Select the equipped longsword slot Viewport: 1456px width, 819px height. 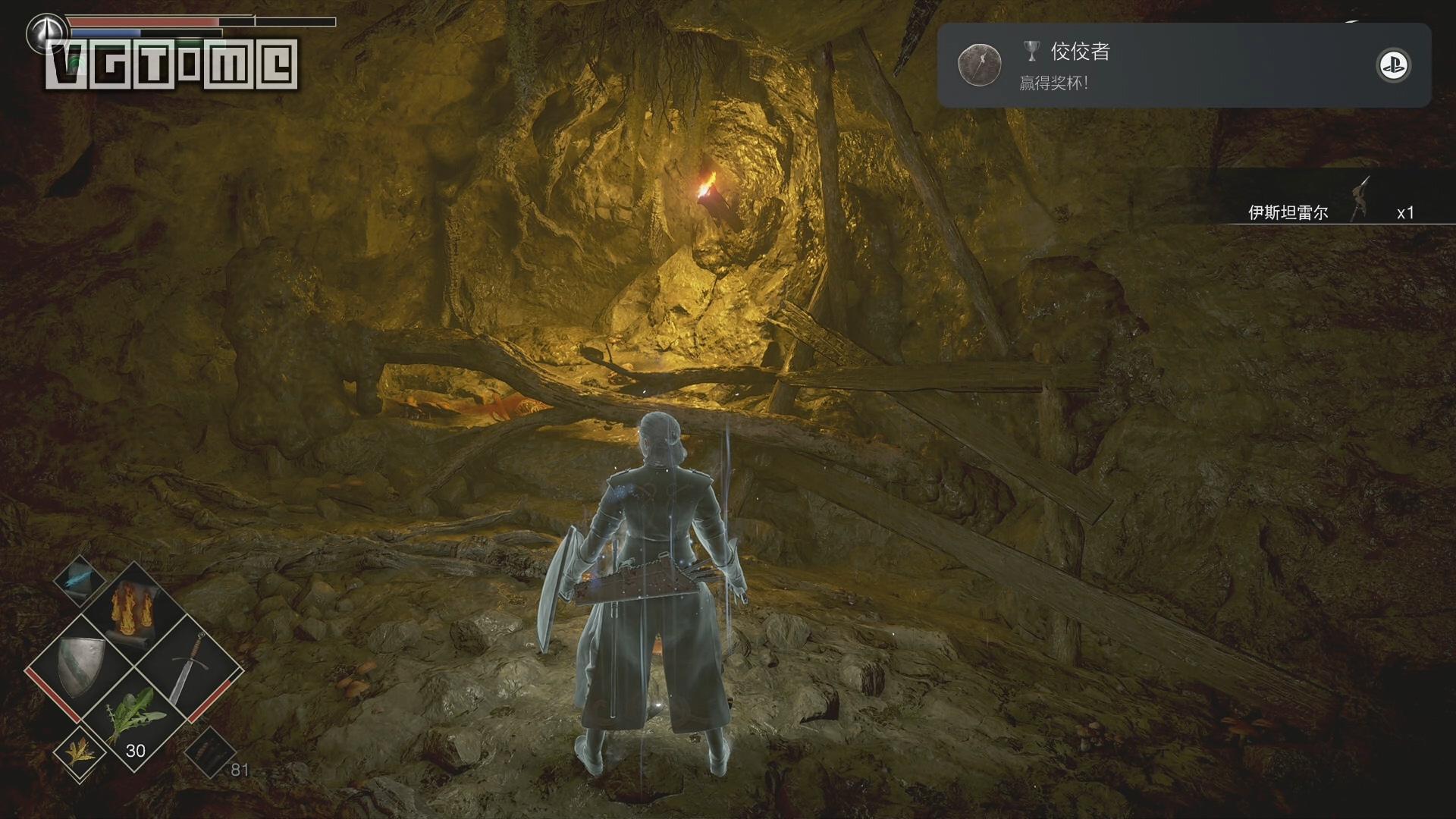tap(187, 667)
